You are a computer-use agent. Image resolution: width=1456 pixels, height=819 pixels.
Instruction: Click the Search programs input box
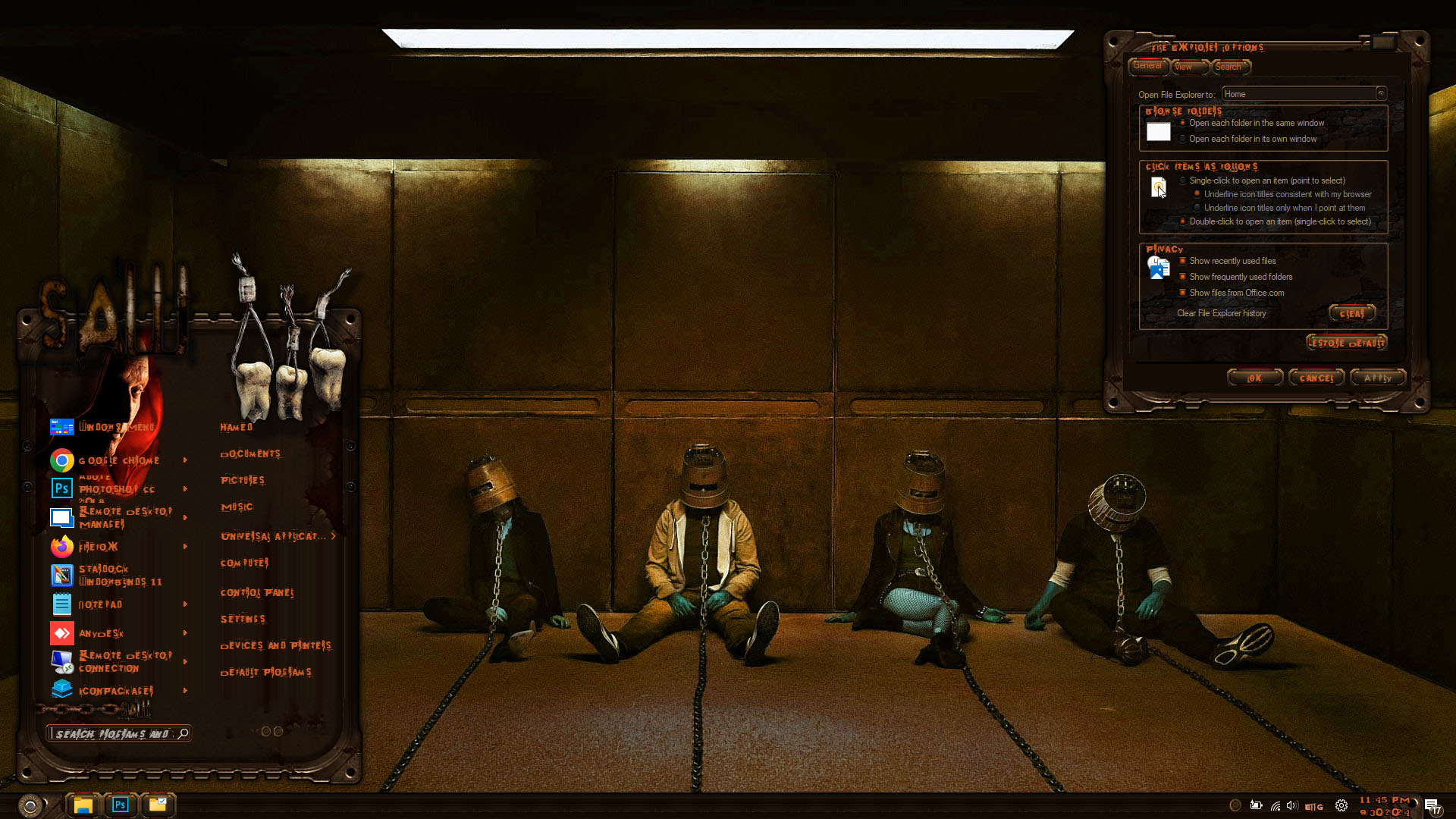click(114, 733)
